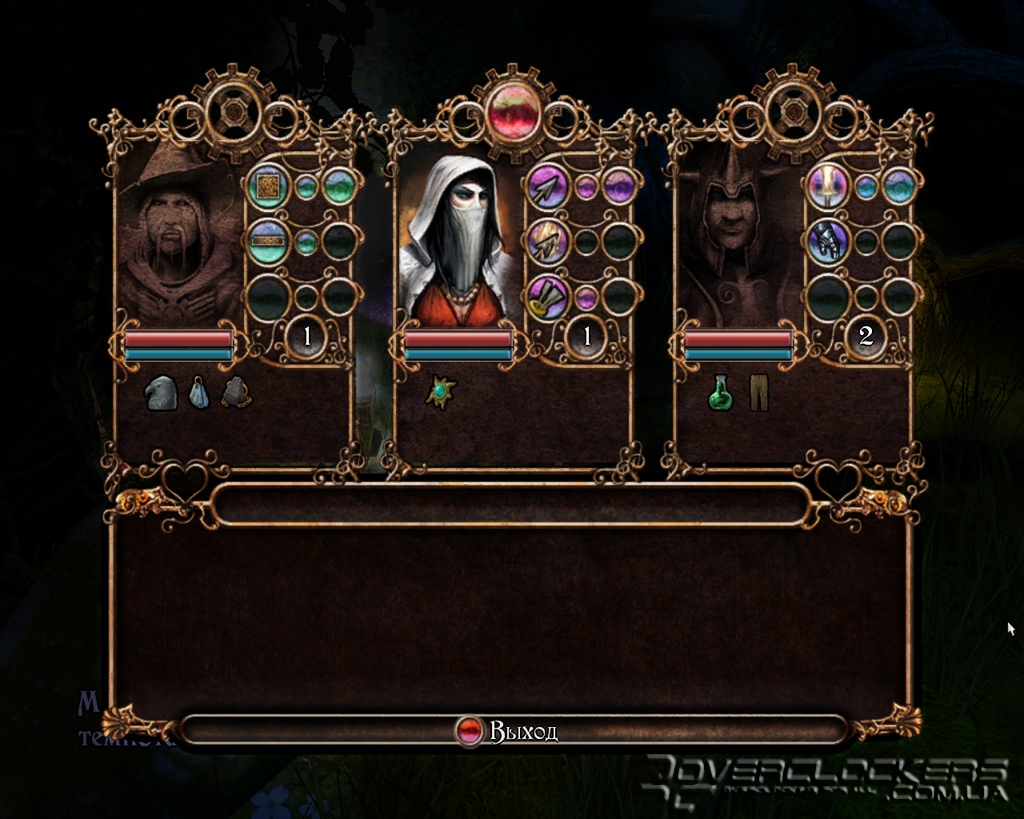Choose the thief's single arrow skill
Viewport: 1024px width, 819px height.
(548, 187)
